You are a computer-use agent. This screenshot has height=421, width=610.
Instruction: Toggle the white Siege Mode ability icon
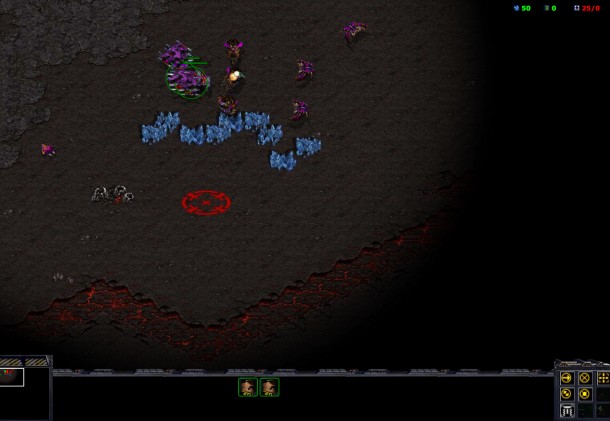(x=566, y=411)
